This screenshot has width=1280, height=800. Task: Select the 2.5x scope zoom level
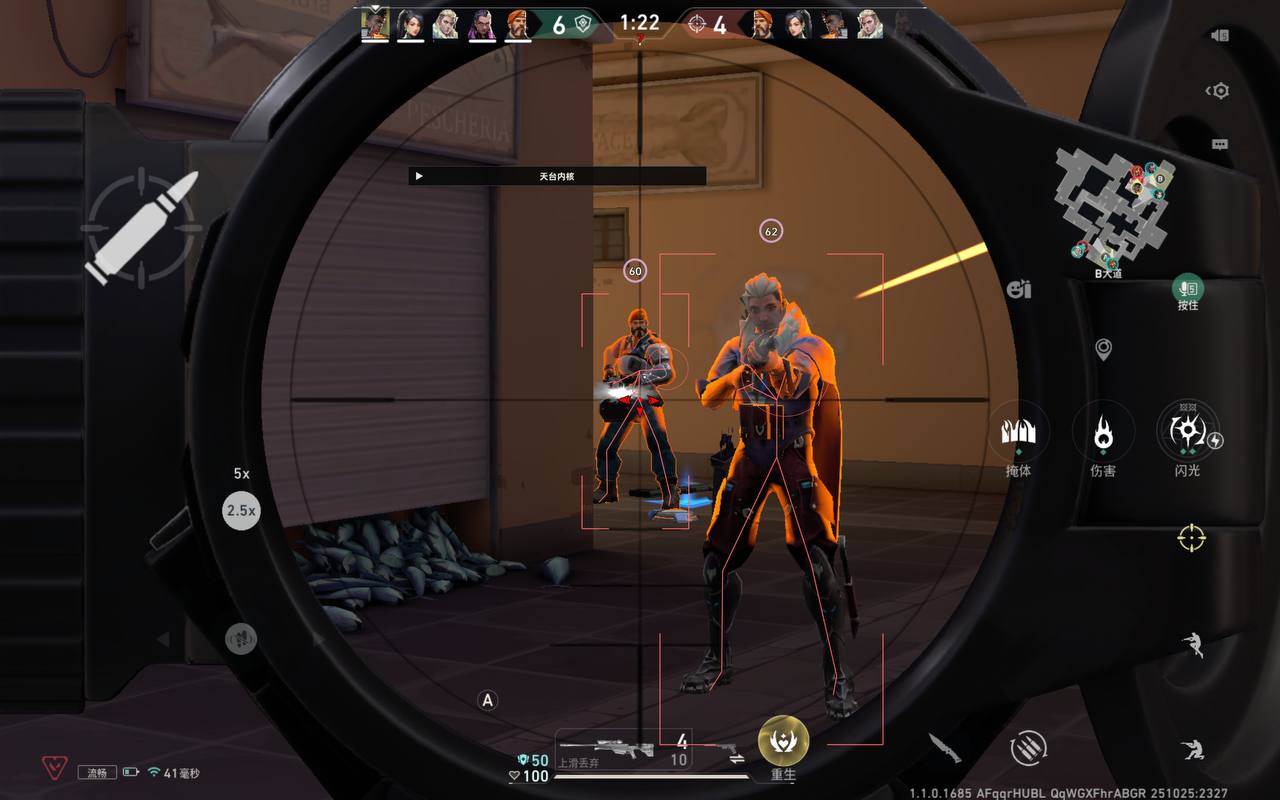[241, 510]
